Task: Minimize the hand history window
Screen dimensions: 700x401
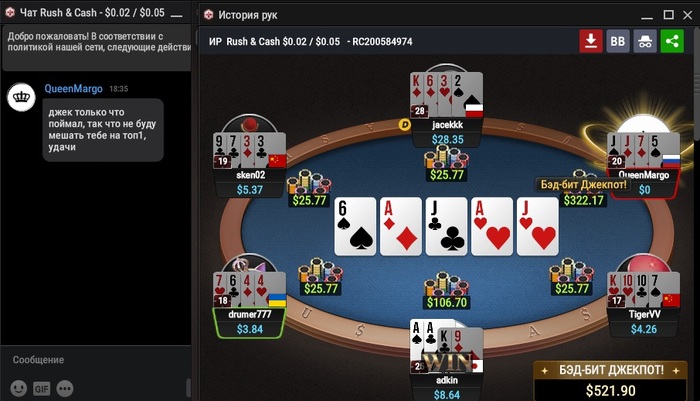Action: 646,15
